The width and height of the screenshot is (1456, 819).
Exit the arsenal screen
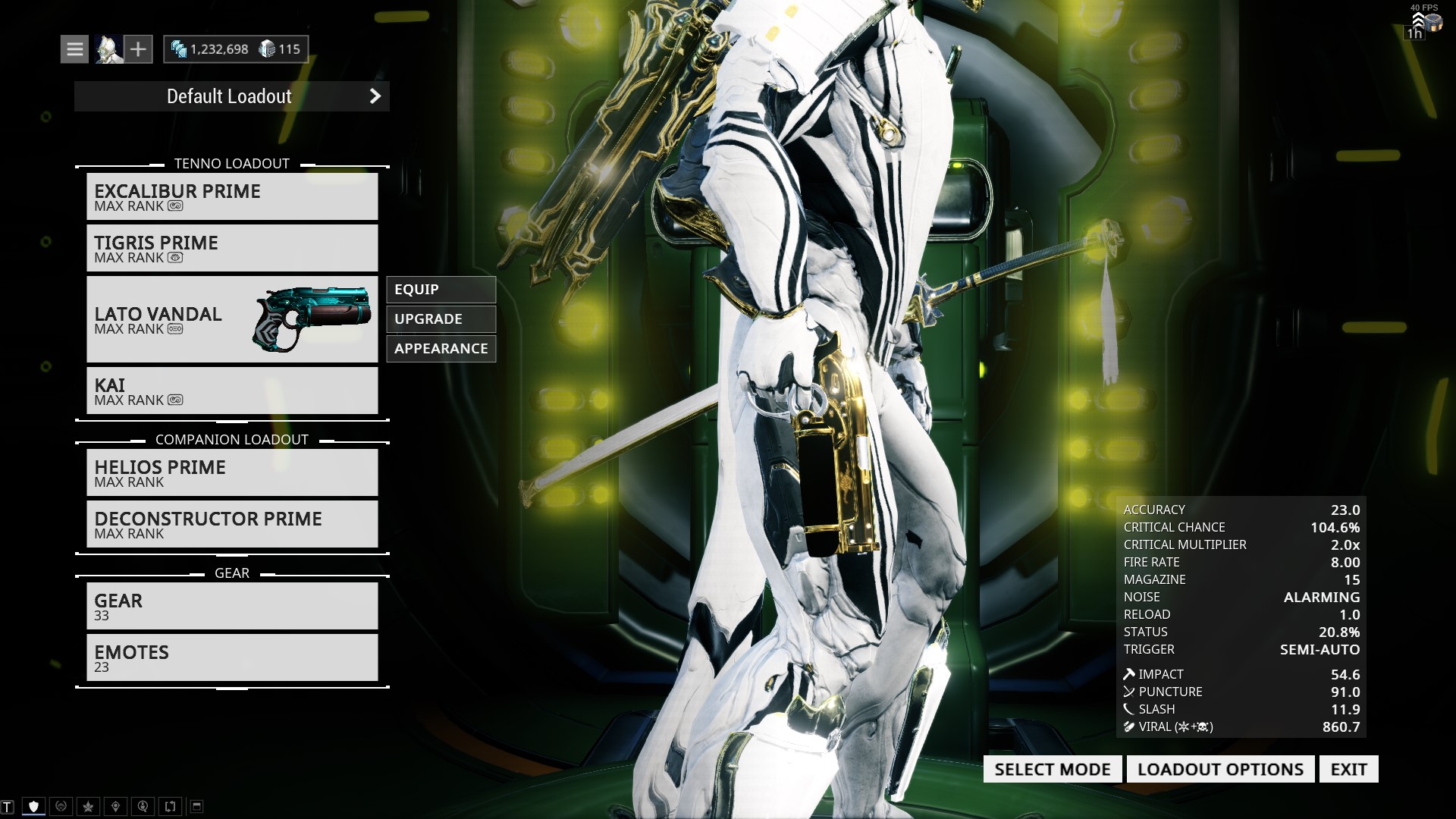(1348, 769)
